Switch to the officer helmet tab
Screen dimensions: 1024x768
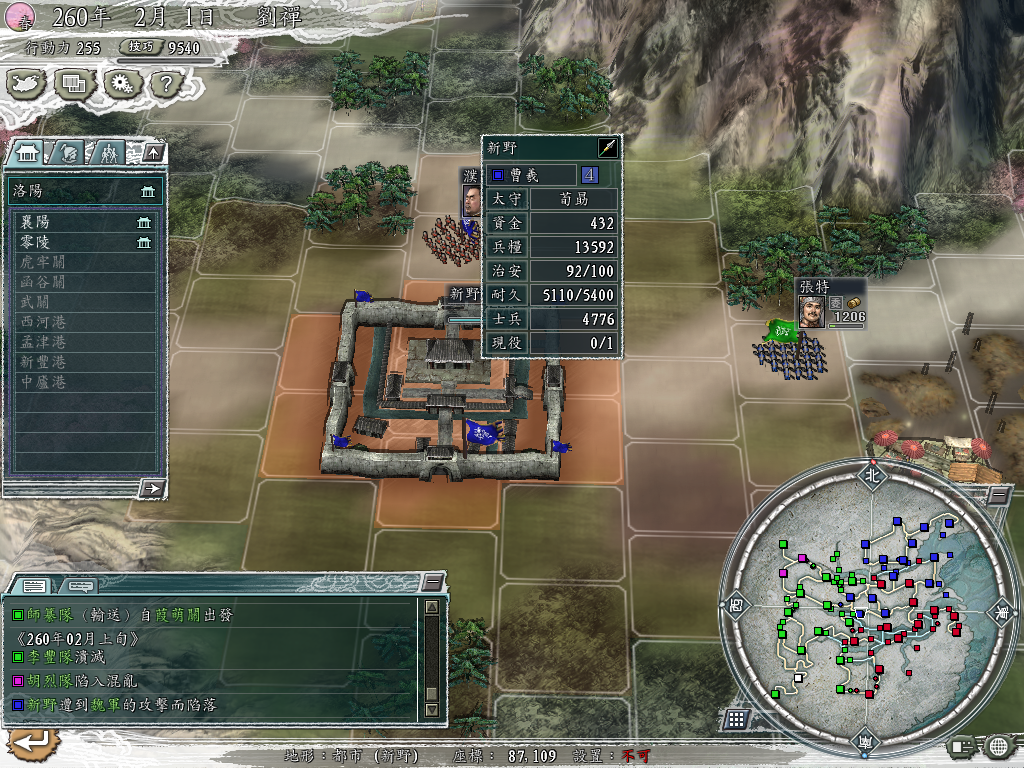click(x=68, y=153)
